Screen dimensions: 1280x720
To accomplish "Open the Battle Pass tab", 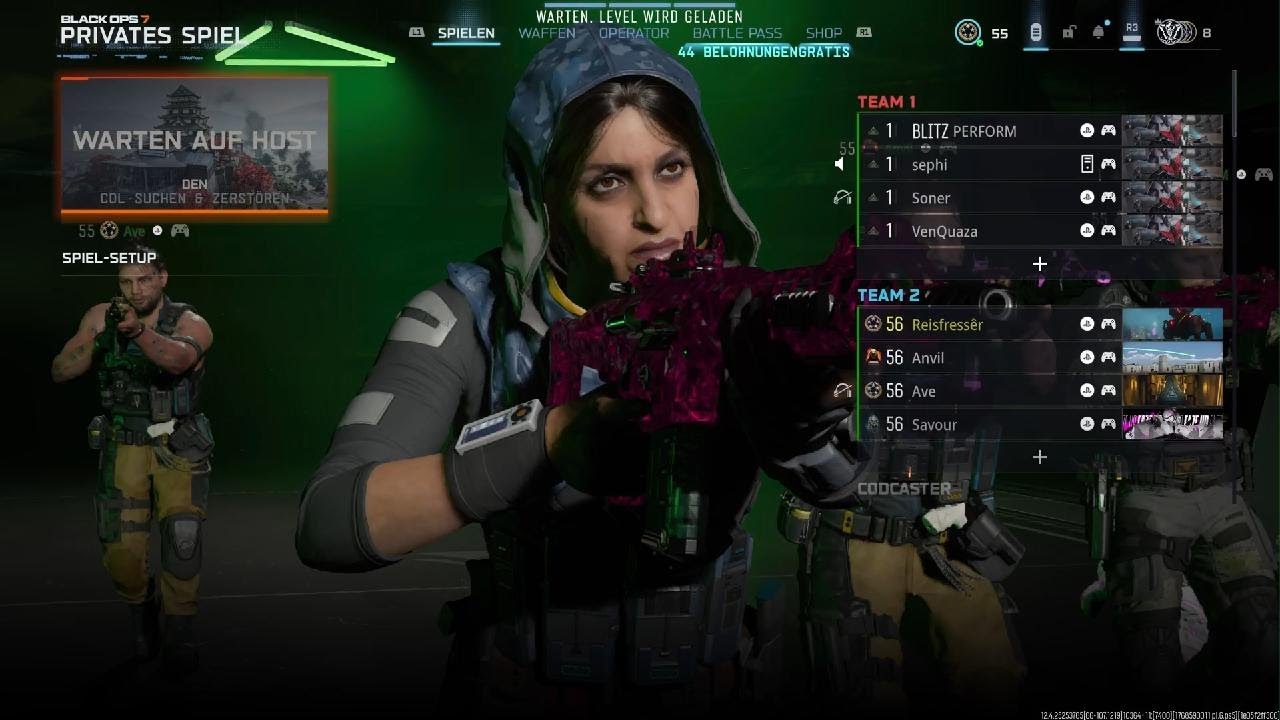I will pyautogui.click(x=737, y=33).
